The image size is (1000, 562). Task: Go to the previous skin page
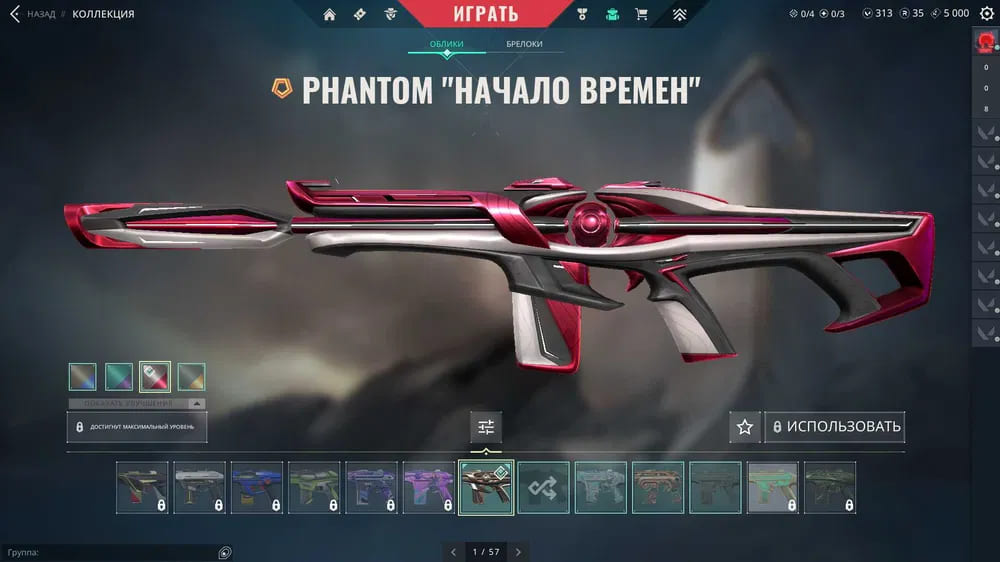453,551
